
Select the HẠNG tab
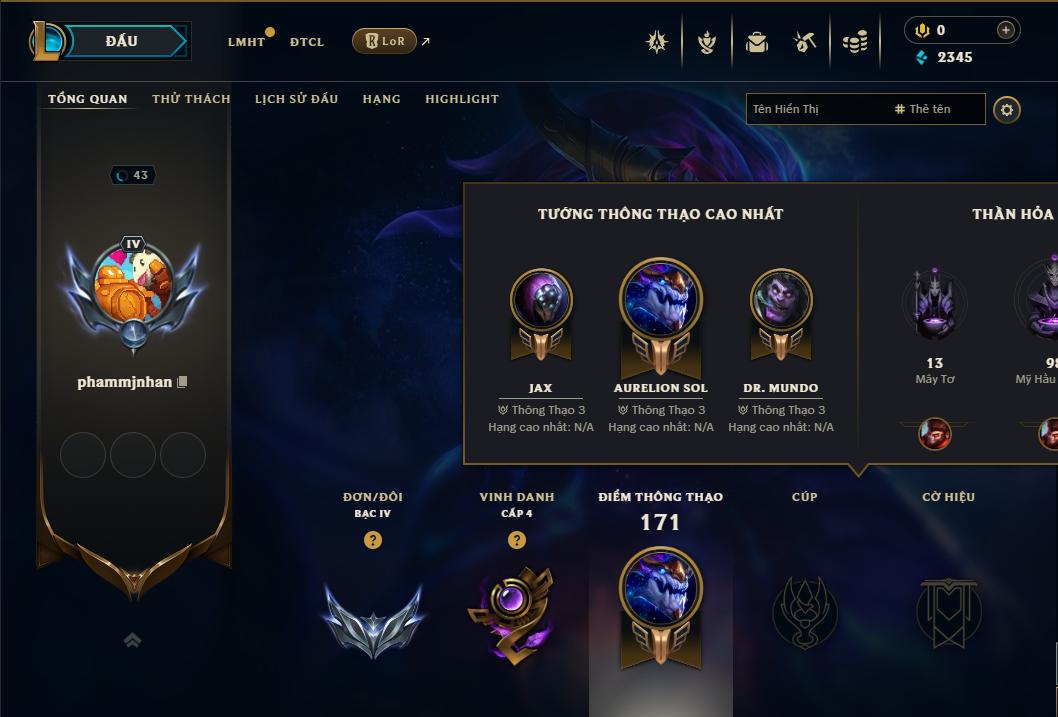(381, 99)
